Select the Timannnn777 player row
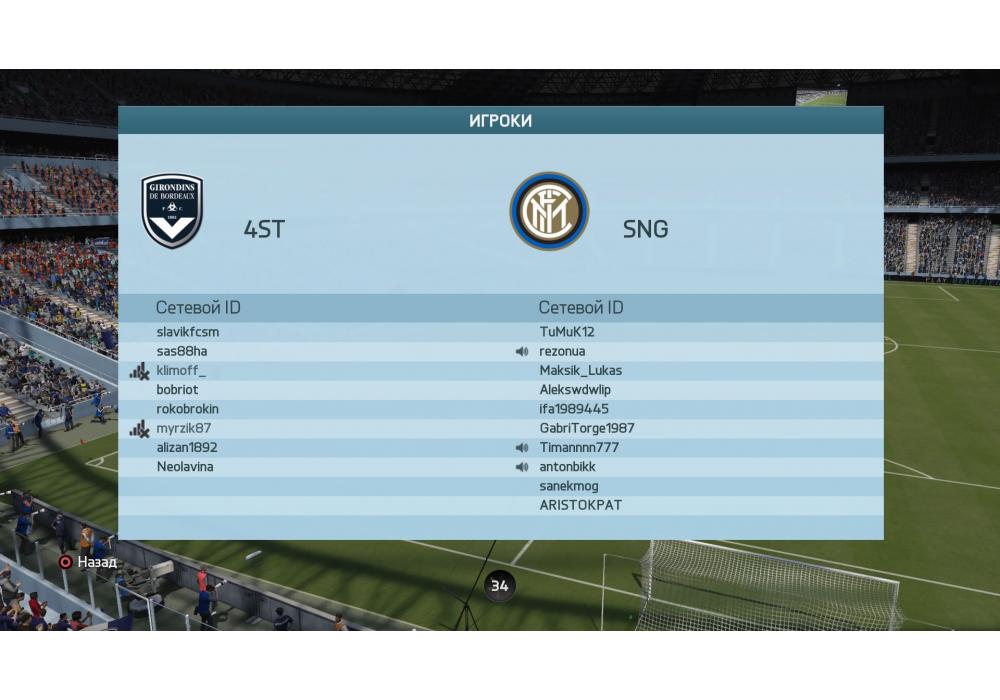 click(578, 447)
